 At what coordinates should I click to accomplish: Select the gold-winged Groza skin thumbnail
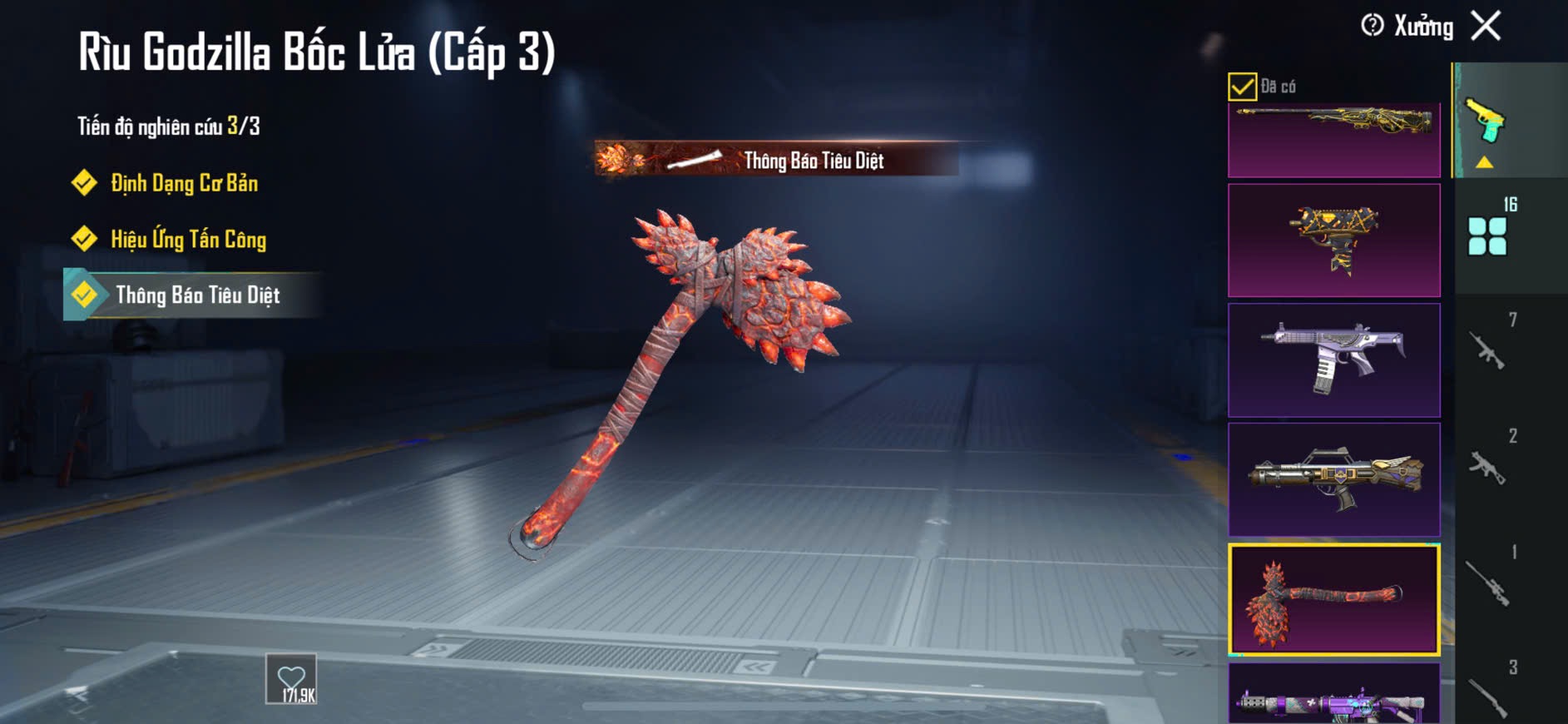tap(1333, 479)
